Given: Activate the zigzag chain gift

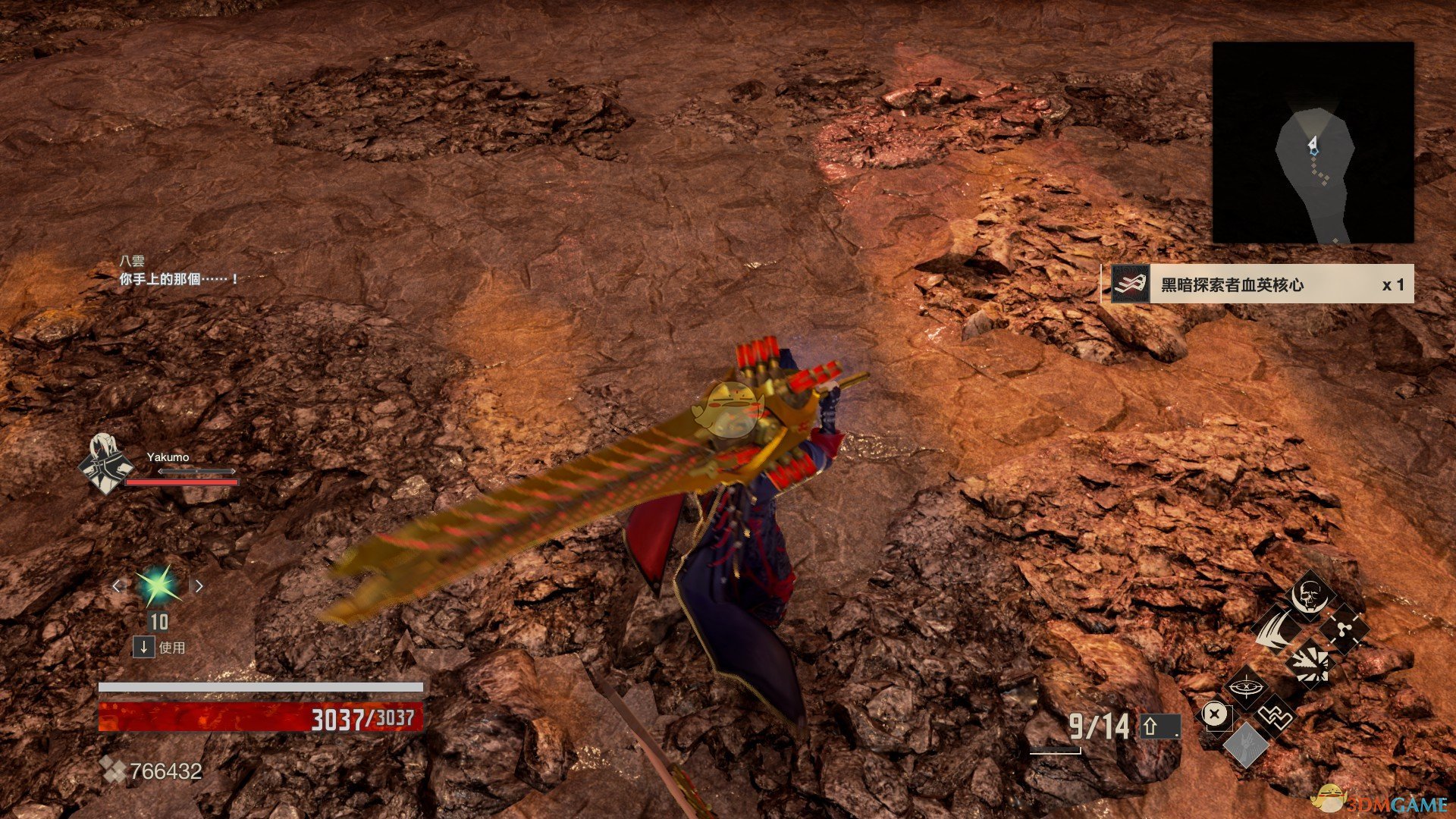Looking at the screenshot, I should tap(1276, 715).
